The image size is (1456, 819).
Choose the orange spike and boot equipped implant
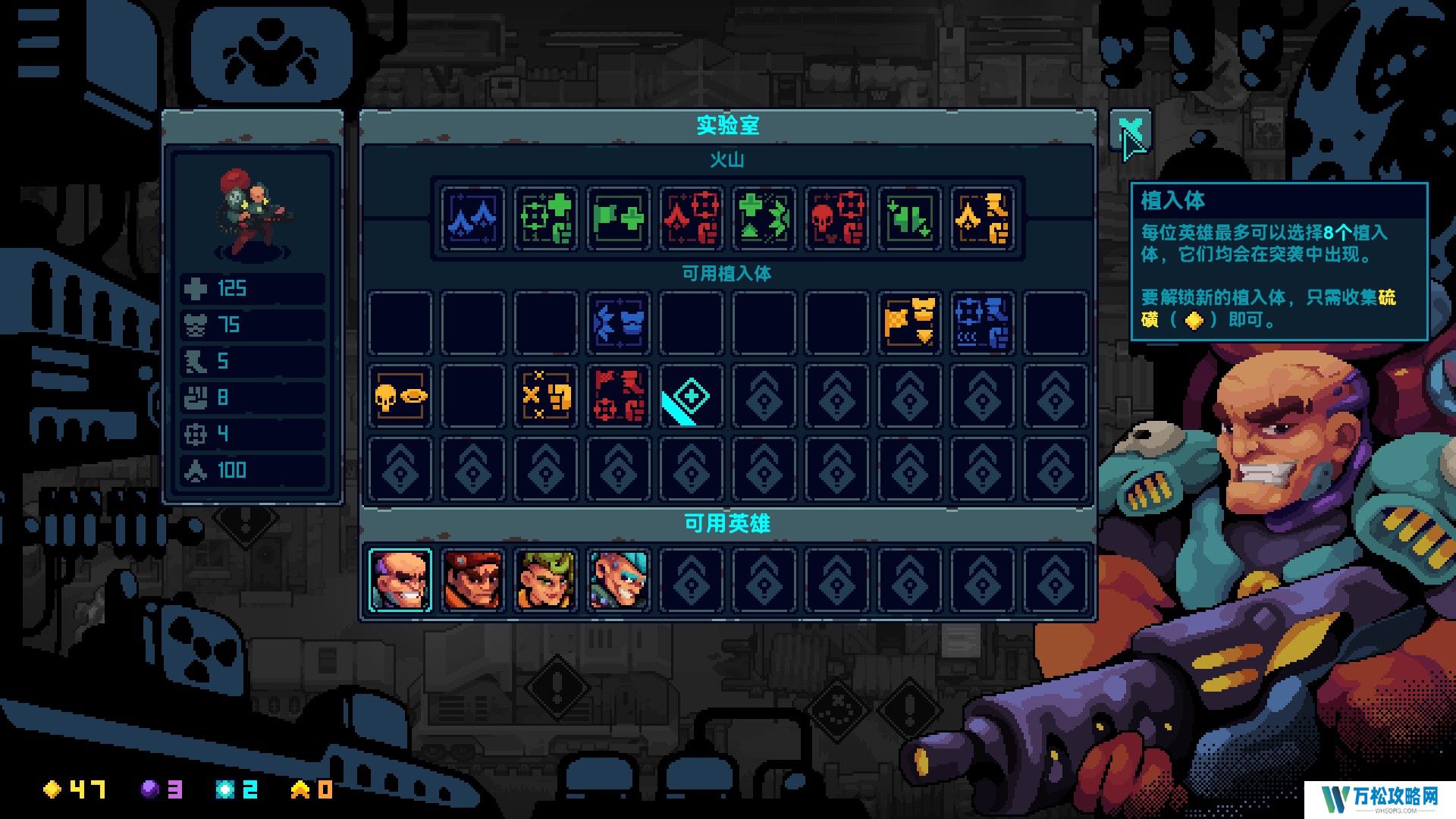coord(983,218)
